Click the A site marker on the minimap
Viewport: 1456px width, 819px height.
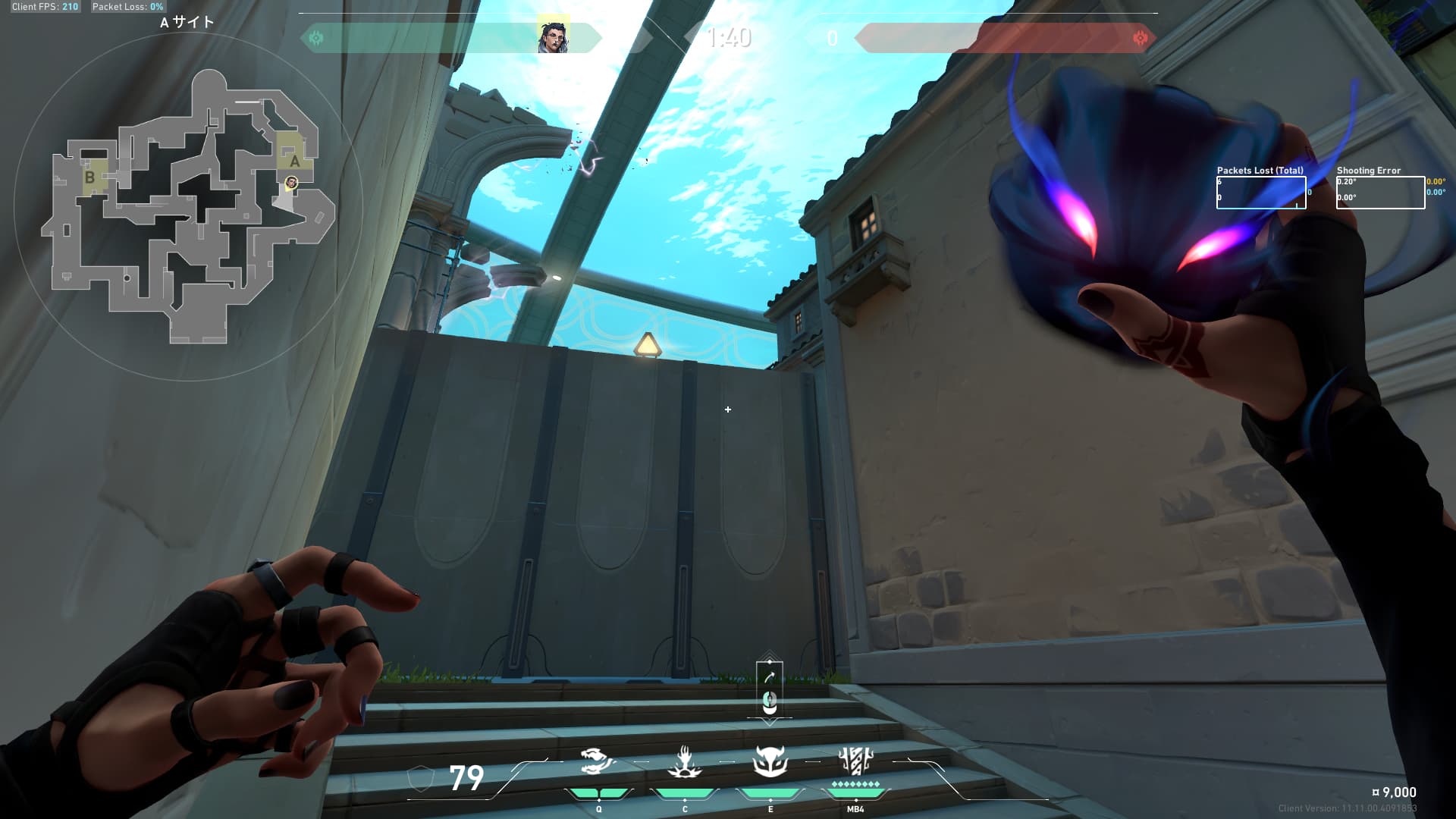click(x=294, y=161)
